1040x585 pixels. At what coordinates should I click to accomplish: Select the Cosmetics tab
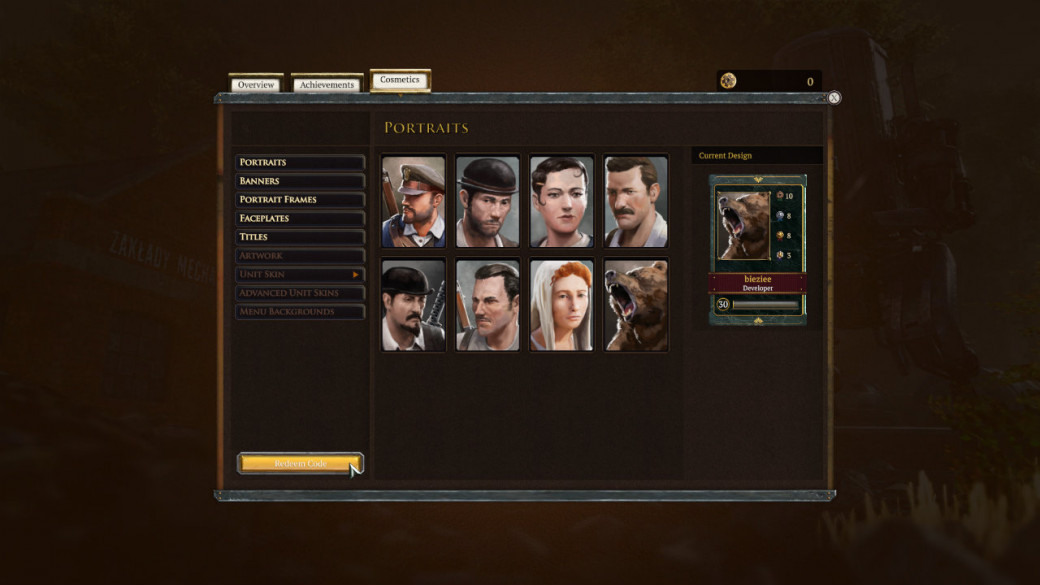click(400, 80)
